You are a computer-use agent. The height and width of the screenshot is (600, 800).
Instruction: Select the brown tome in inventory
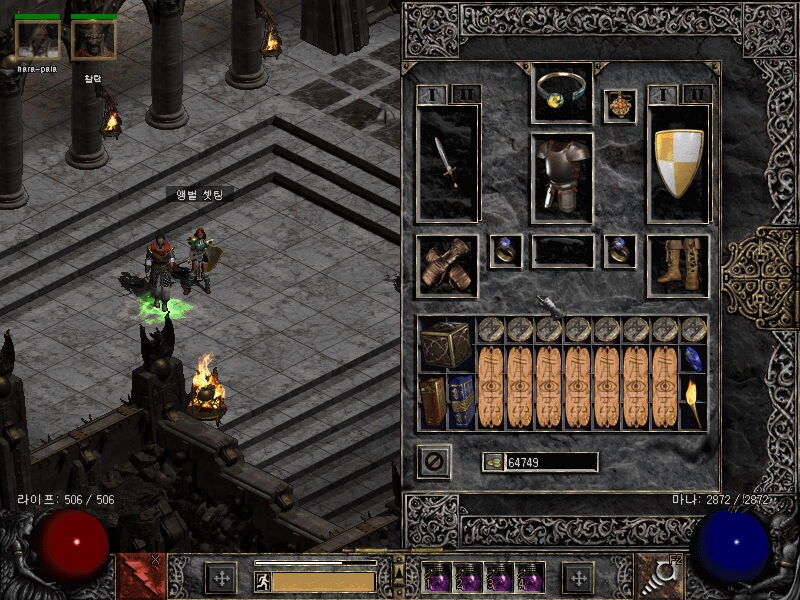[432, 401]
